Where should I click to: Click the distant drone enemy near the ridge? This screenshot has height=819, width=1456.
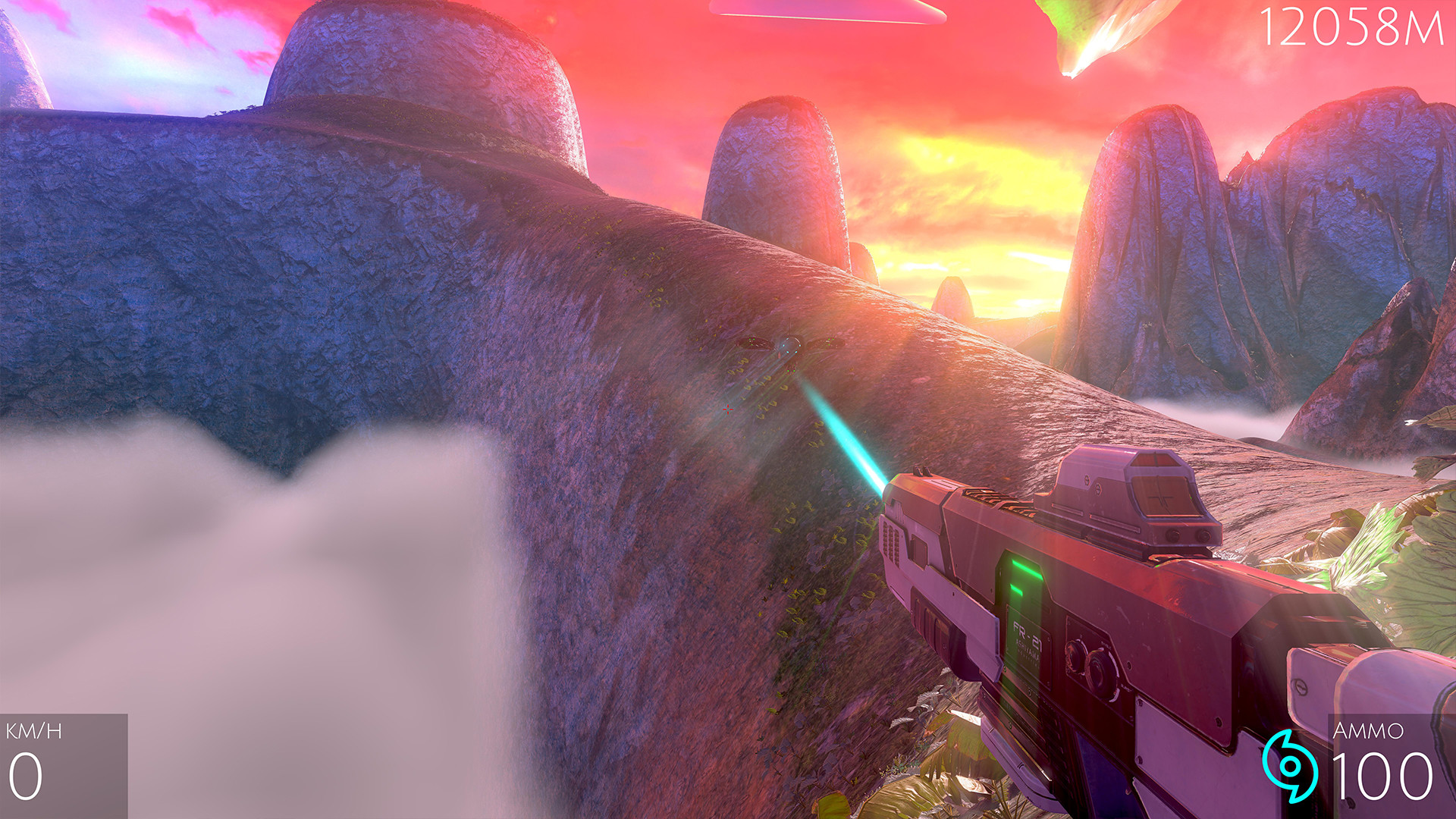point(791,345)
